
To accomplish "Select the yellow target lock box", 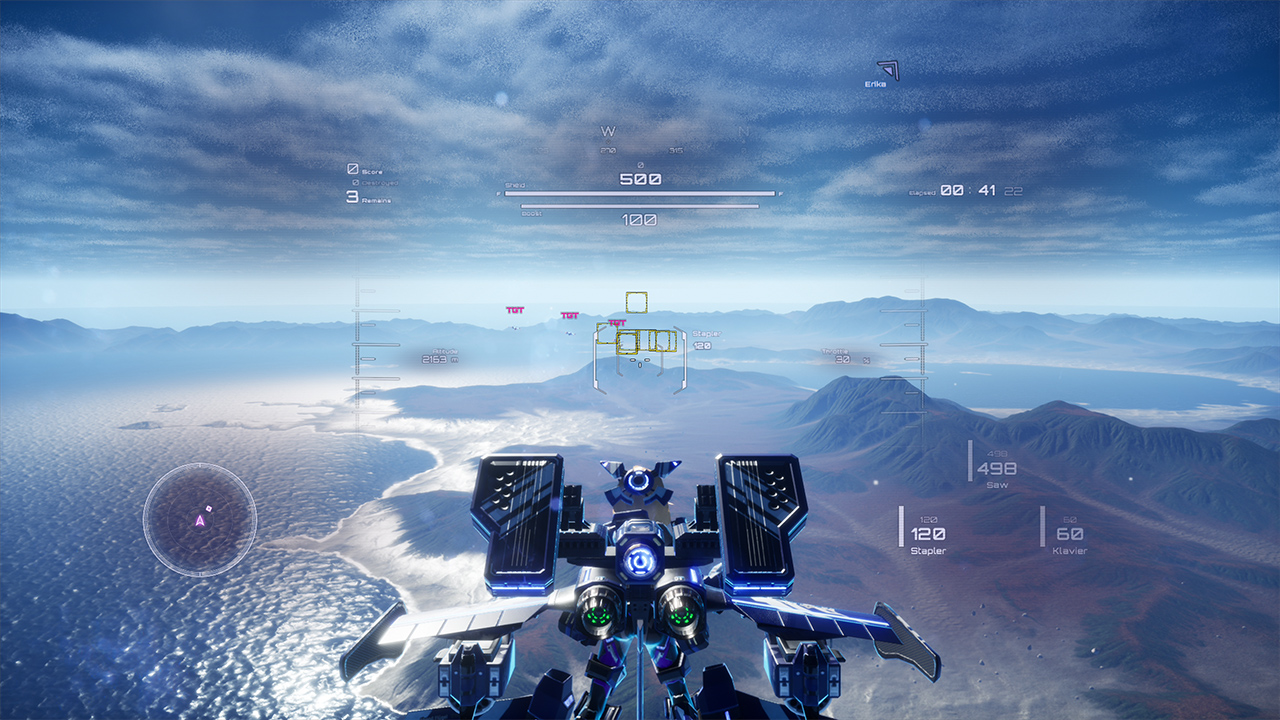I will coord(637,300).
